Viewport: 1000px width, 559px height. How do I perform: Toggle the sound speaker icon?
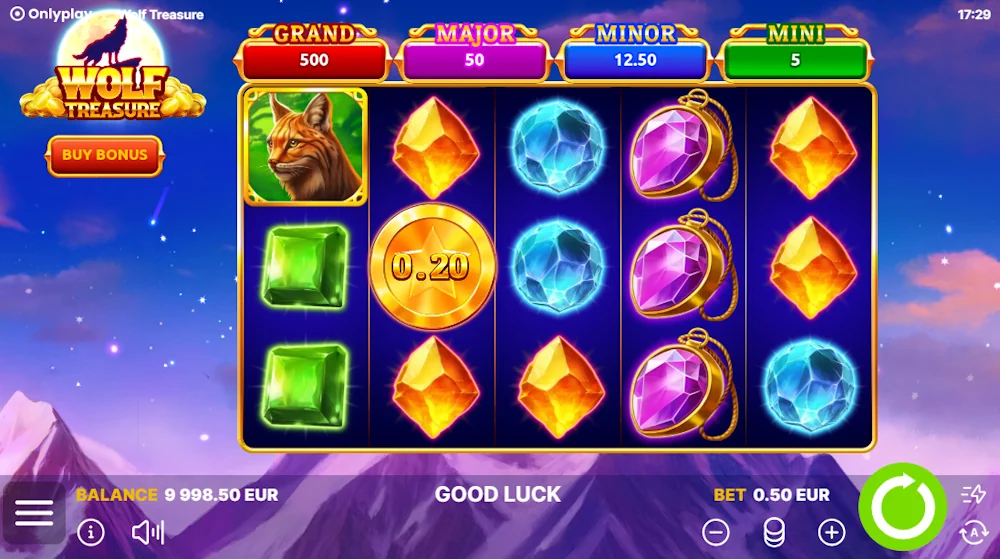(148, 532)
